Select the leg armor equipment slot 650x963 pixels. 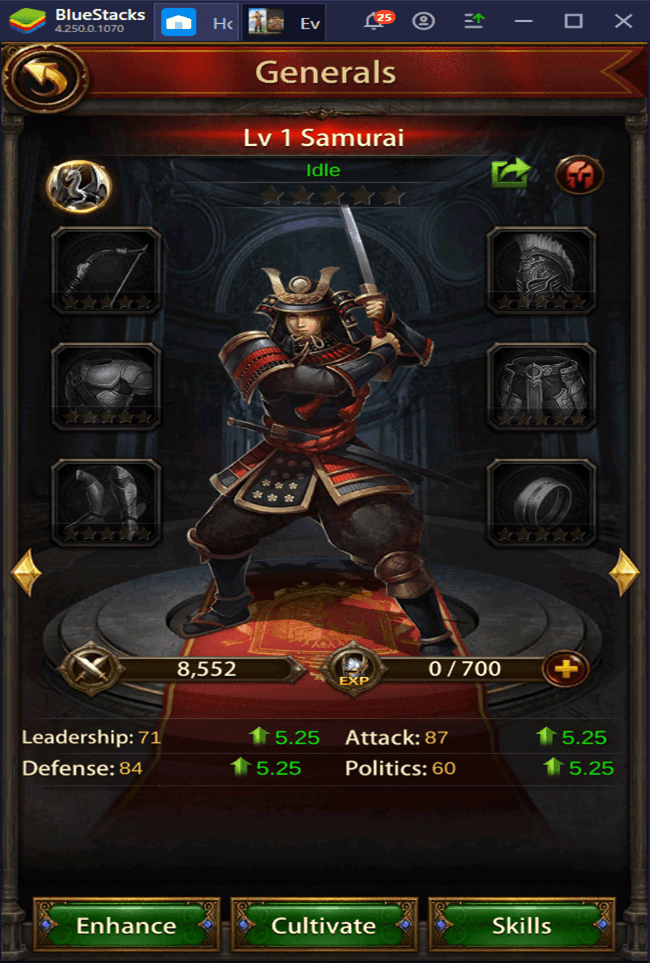[x=541, y=386]
